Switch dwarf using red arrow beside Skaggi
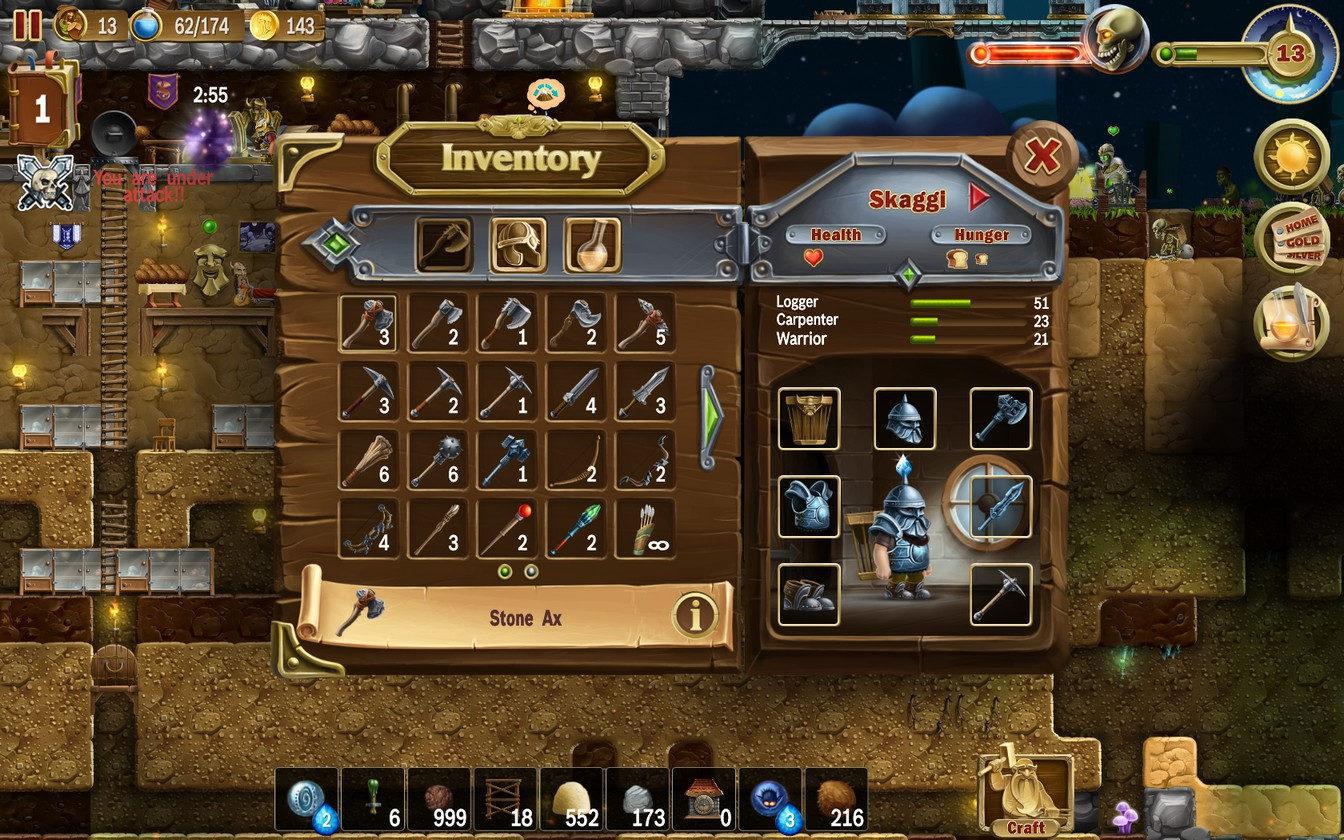The height and width of the screenshot is (840, 1344). (x=981, y=198)
